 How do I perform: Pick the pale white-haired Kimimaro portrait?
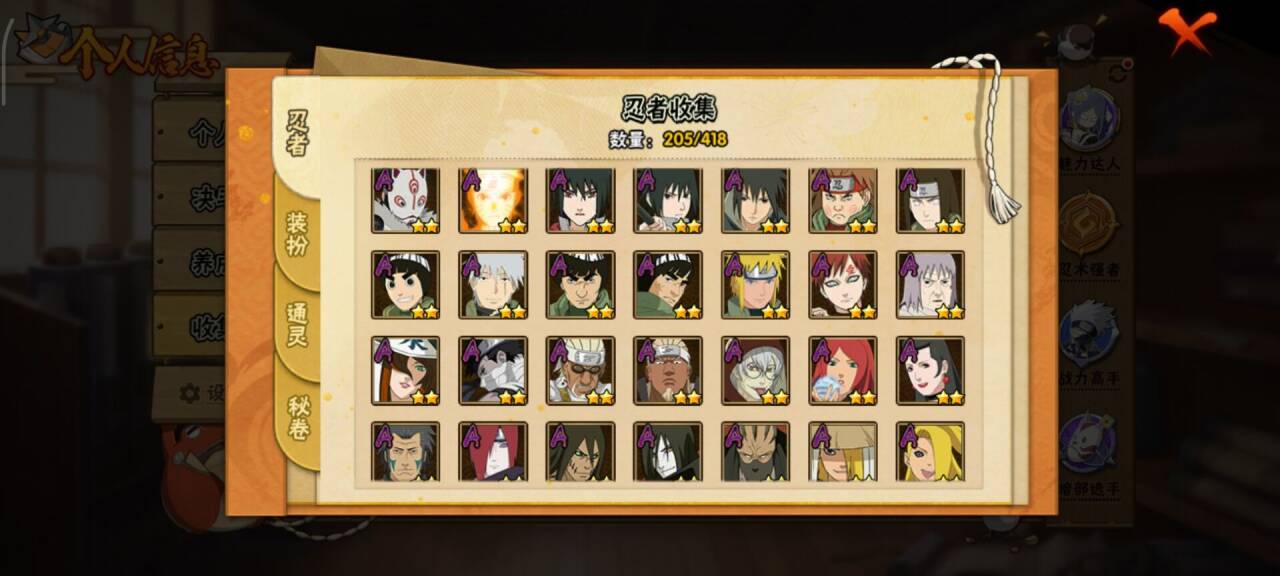930,285
